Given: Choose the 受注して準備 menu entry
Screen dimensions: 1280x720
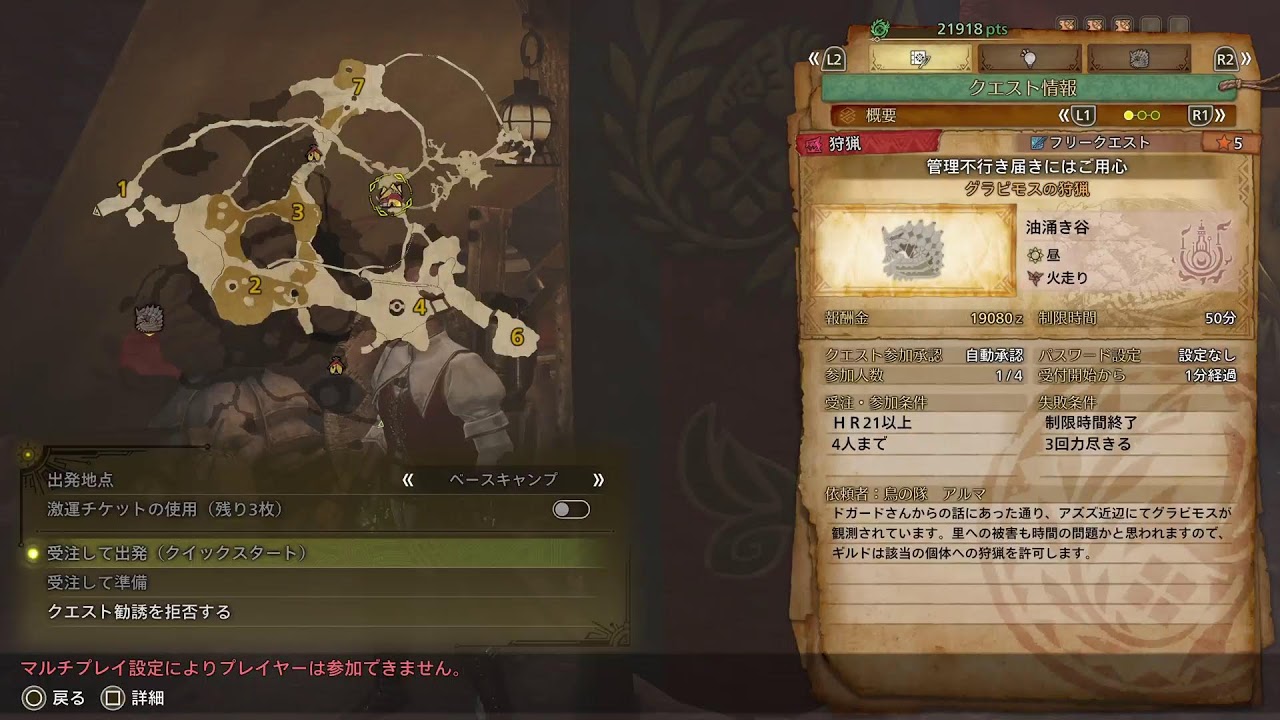Looking at the screenshot, I should pos(98,582).
